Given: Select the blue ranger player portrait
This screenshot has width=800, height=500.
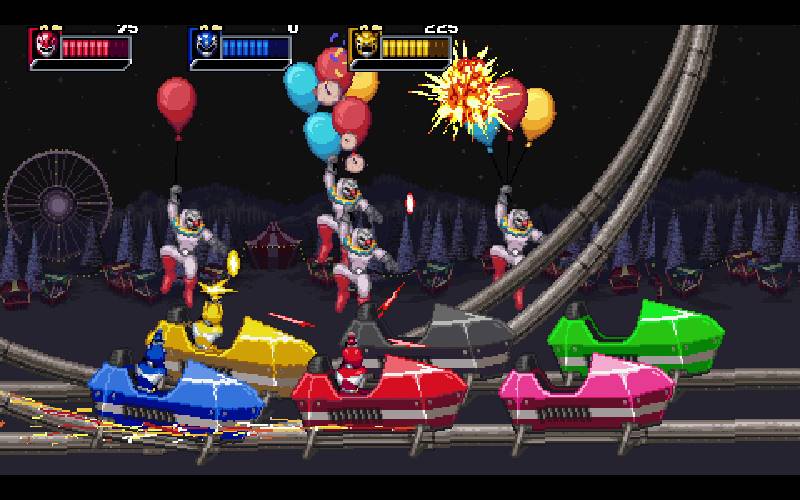Looking at the screenshot, I should point(204,45).
